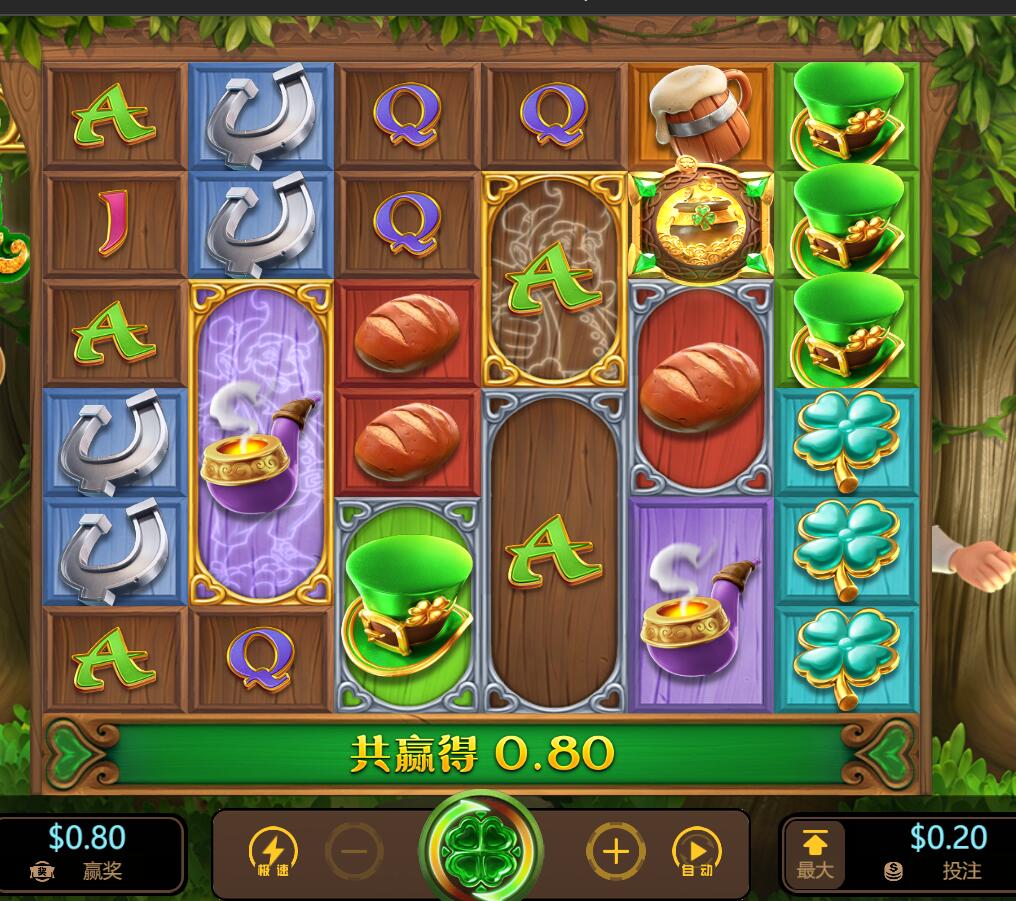Increase the bet with the plus button
Image resolution: width=1016 pixels, height=901 pixels.
pos(615,852)
